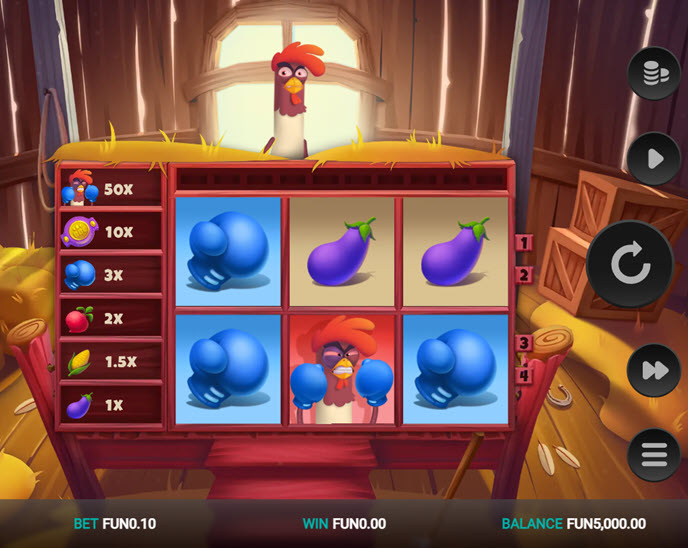Select the boxing rooster 50X paytable row

[111, 188]
